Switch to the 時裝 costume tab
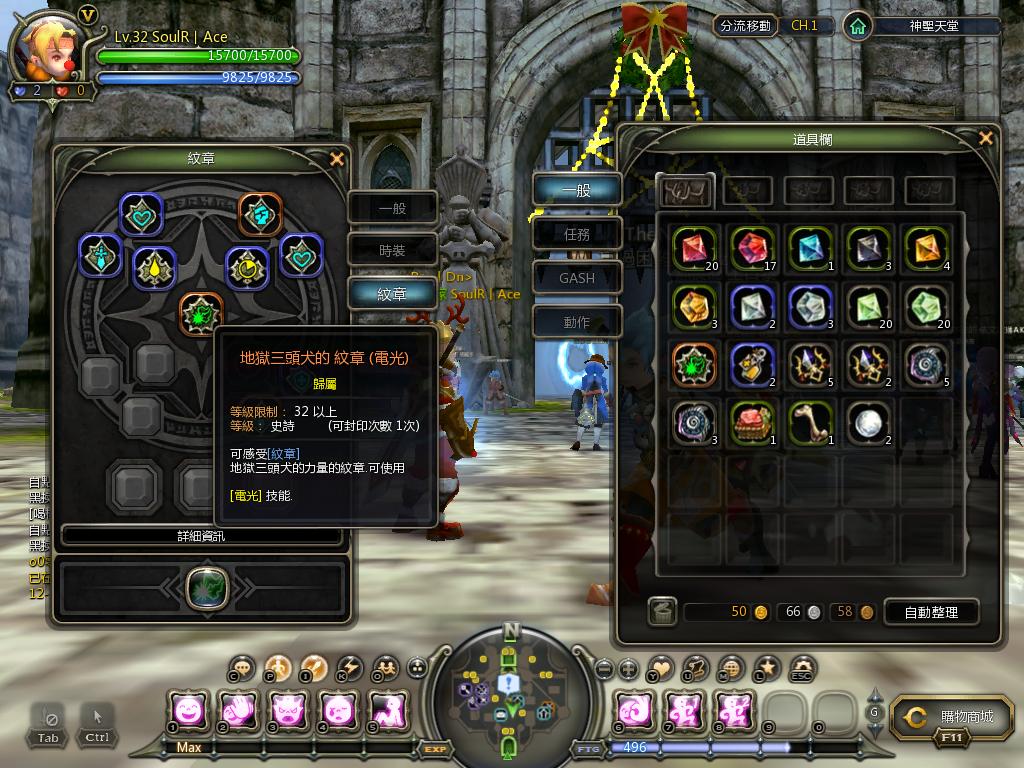Screen dimensions: 1024x768 pos(392,251)
